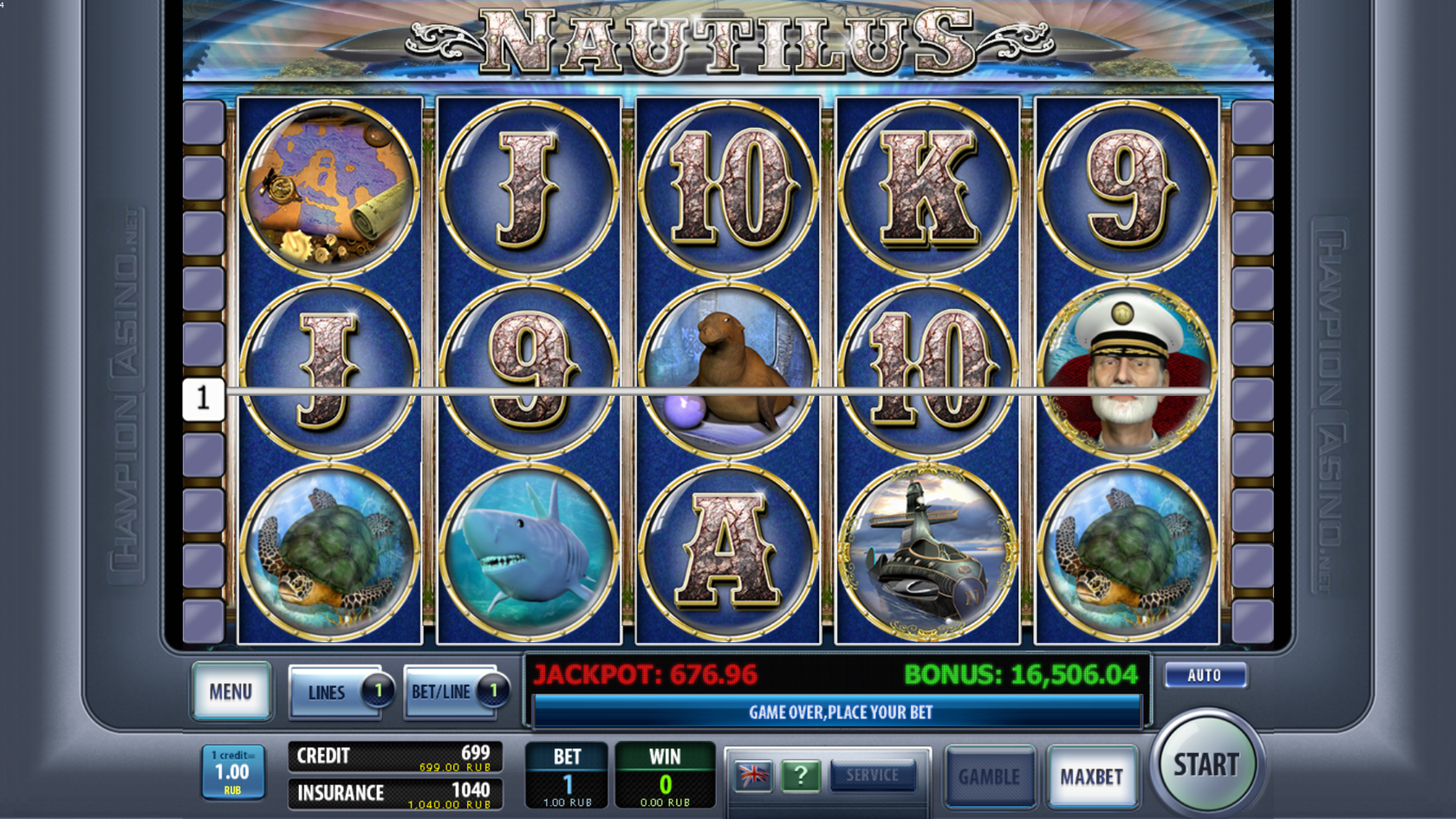Click the GAMBLE button
The width and height of the screenshot is (1456, 819).
pos(989,777)
